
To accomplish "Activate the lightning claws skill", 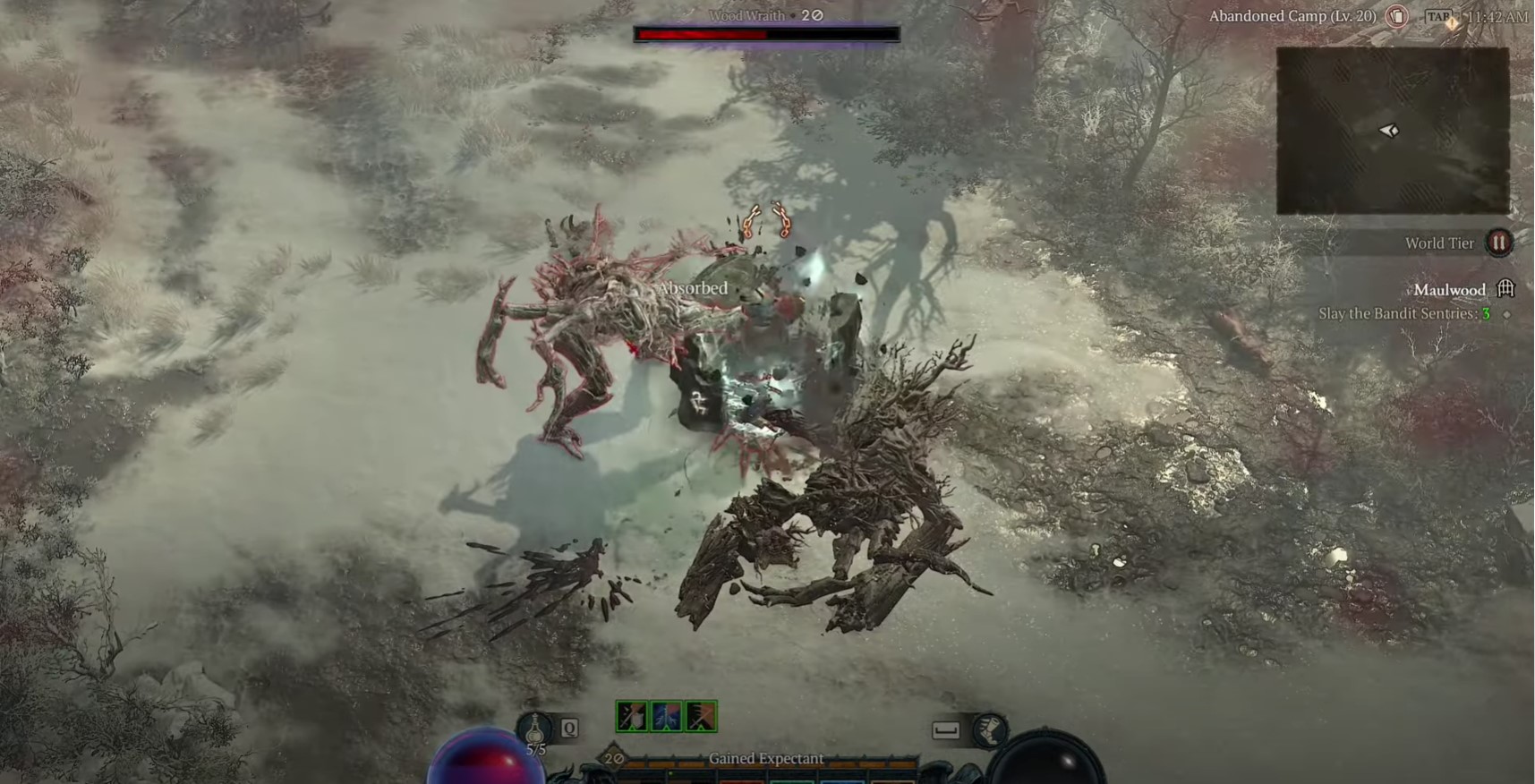I will point(667,716).
